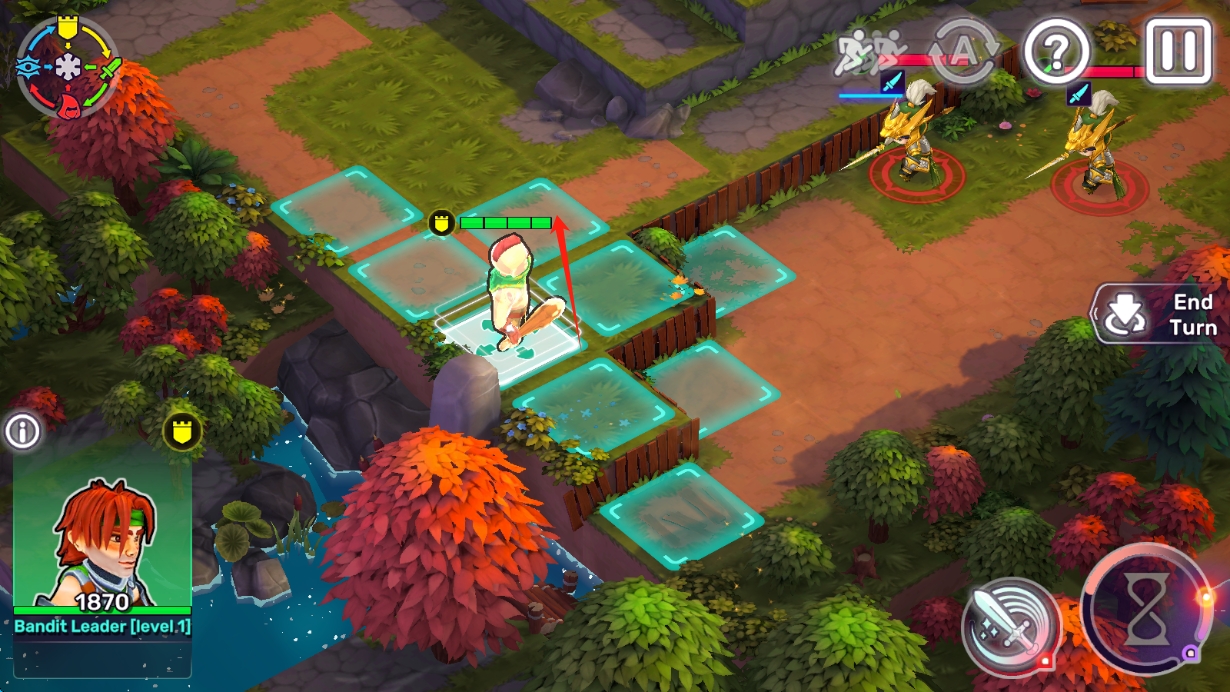Viewport: 1230px width, 692px height.
Task: Pause the game
Action: pyautogui.click(x=1177, y=49)
